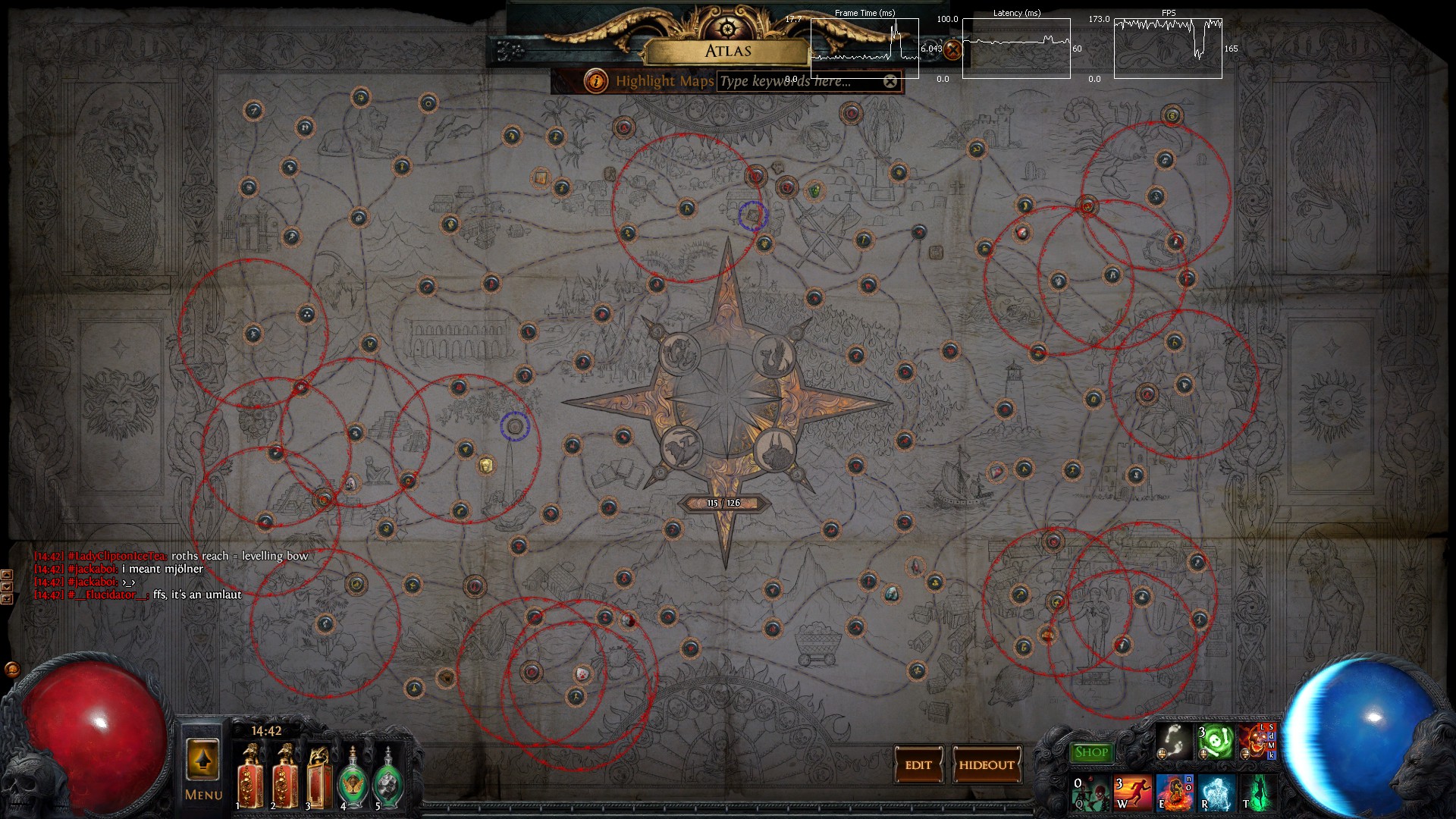Clear the search field with the X

coord(890,81)
